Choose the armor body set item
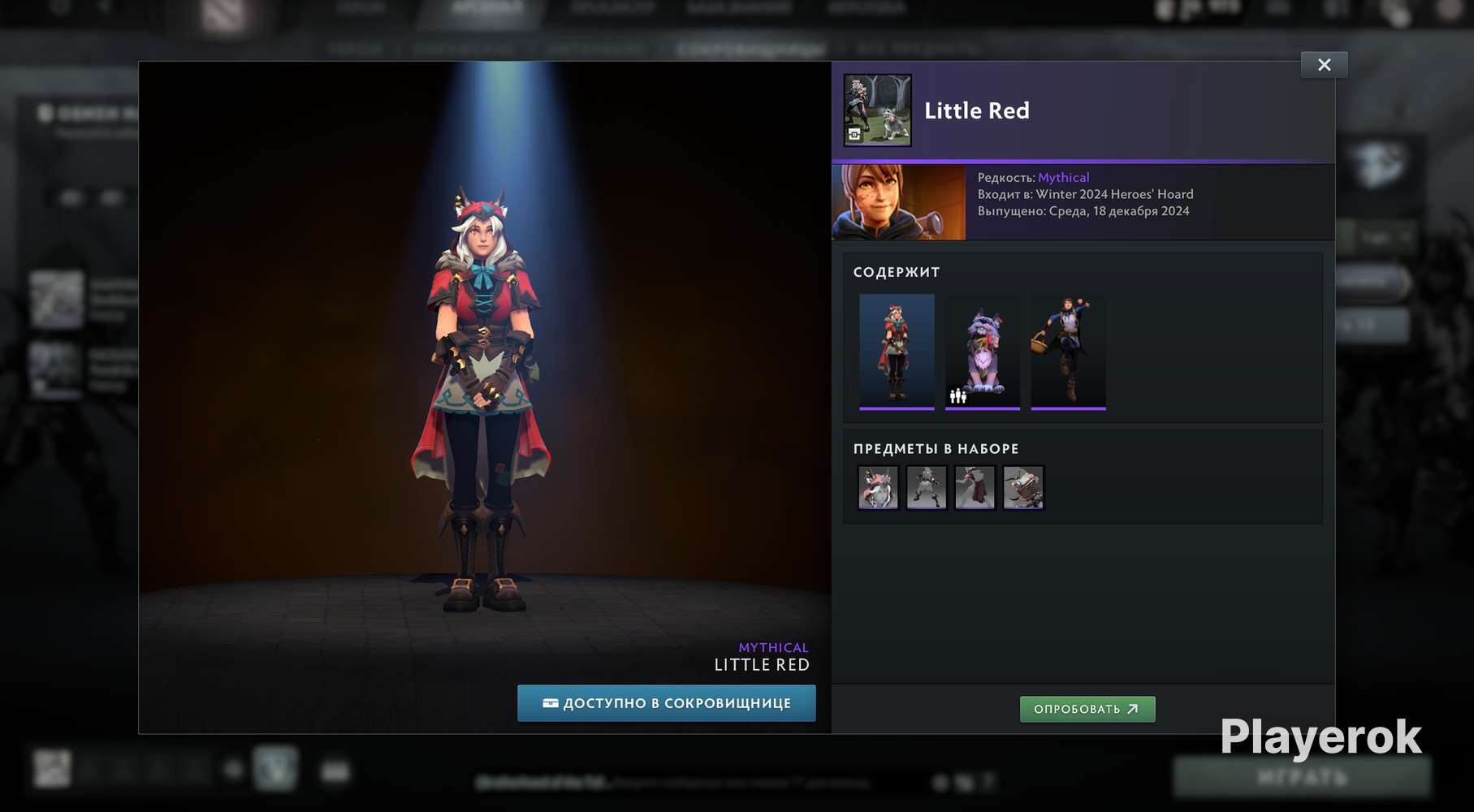This screenshot has height=812, width=1474. click(x=927, y=487)
